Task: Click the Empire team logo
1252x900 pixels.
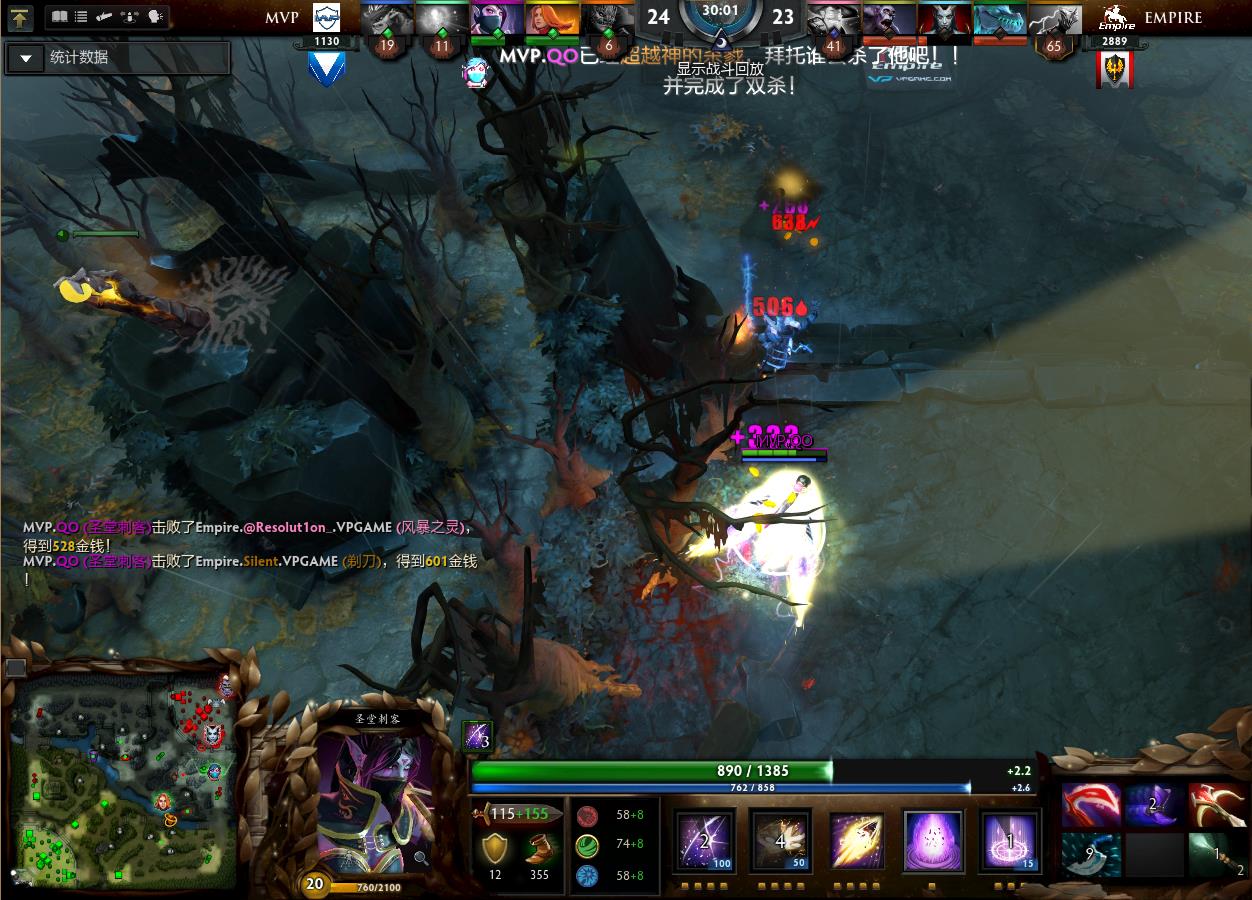Action: click(1116, 17)
